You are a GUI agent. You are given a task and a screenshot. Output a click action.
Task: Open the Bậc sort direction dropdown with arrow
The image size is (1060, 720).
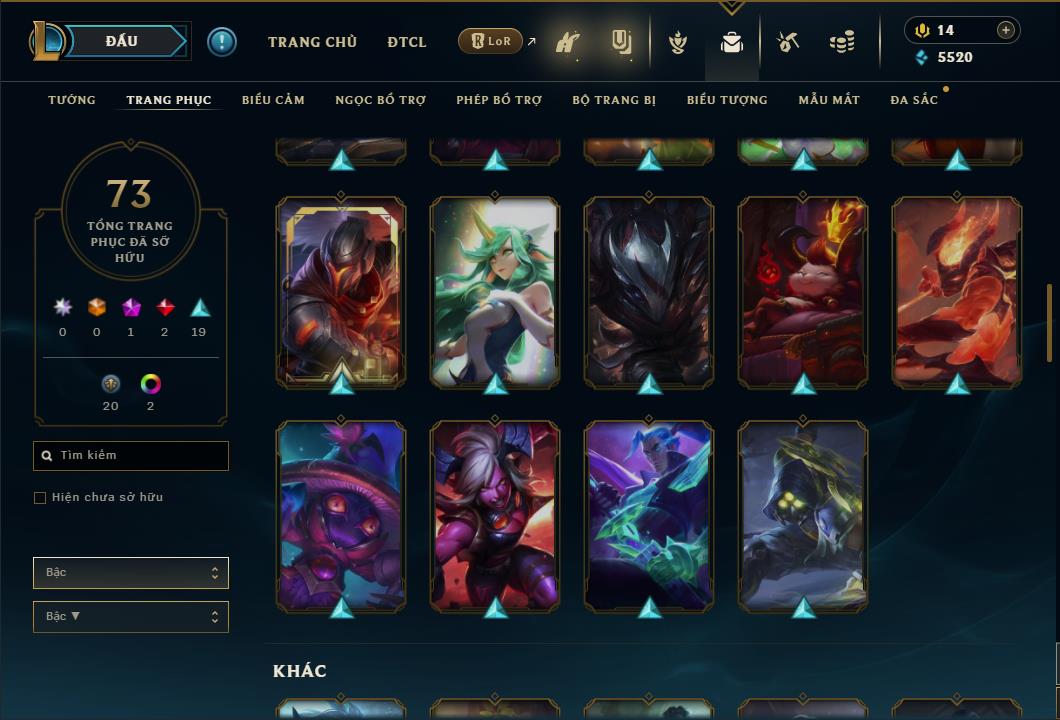tap(131, 617)
